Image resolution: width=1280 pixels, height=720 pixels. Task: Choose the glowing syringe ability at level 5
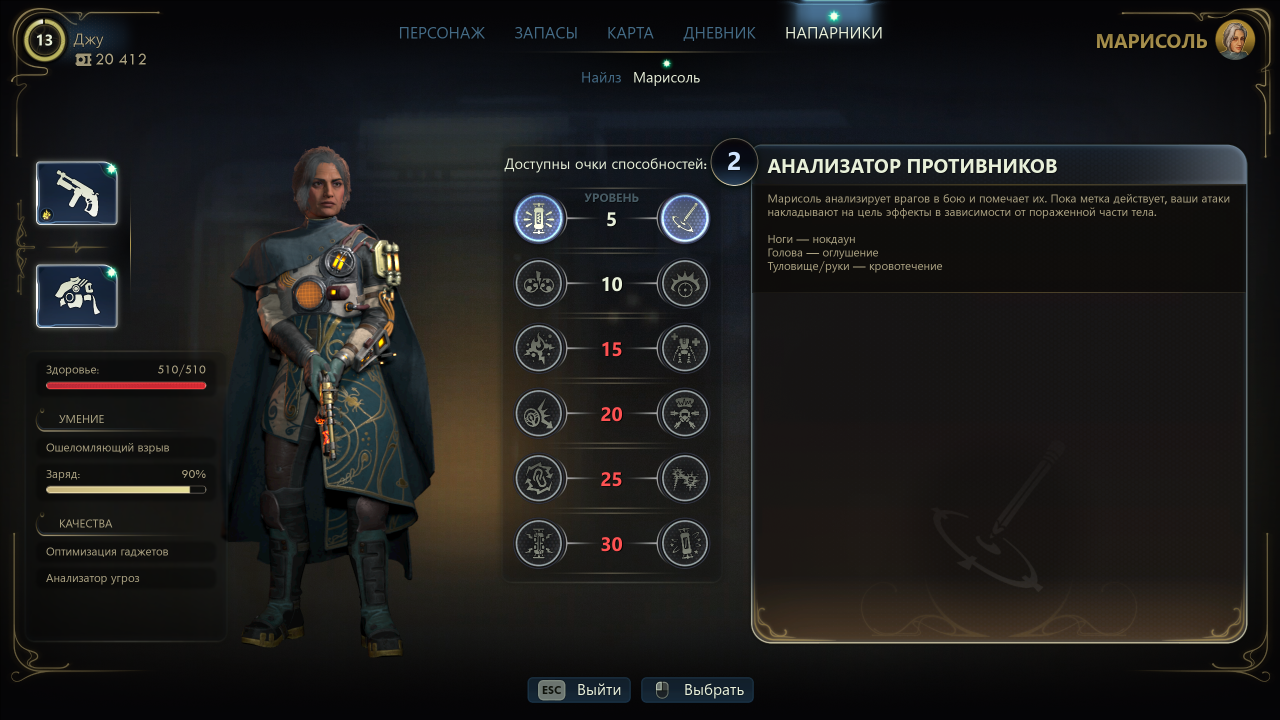[539, 219]
